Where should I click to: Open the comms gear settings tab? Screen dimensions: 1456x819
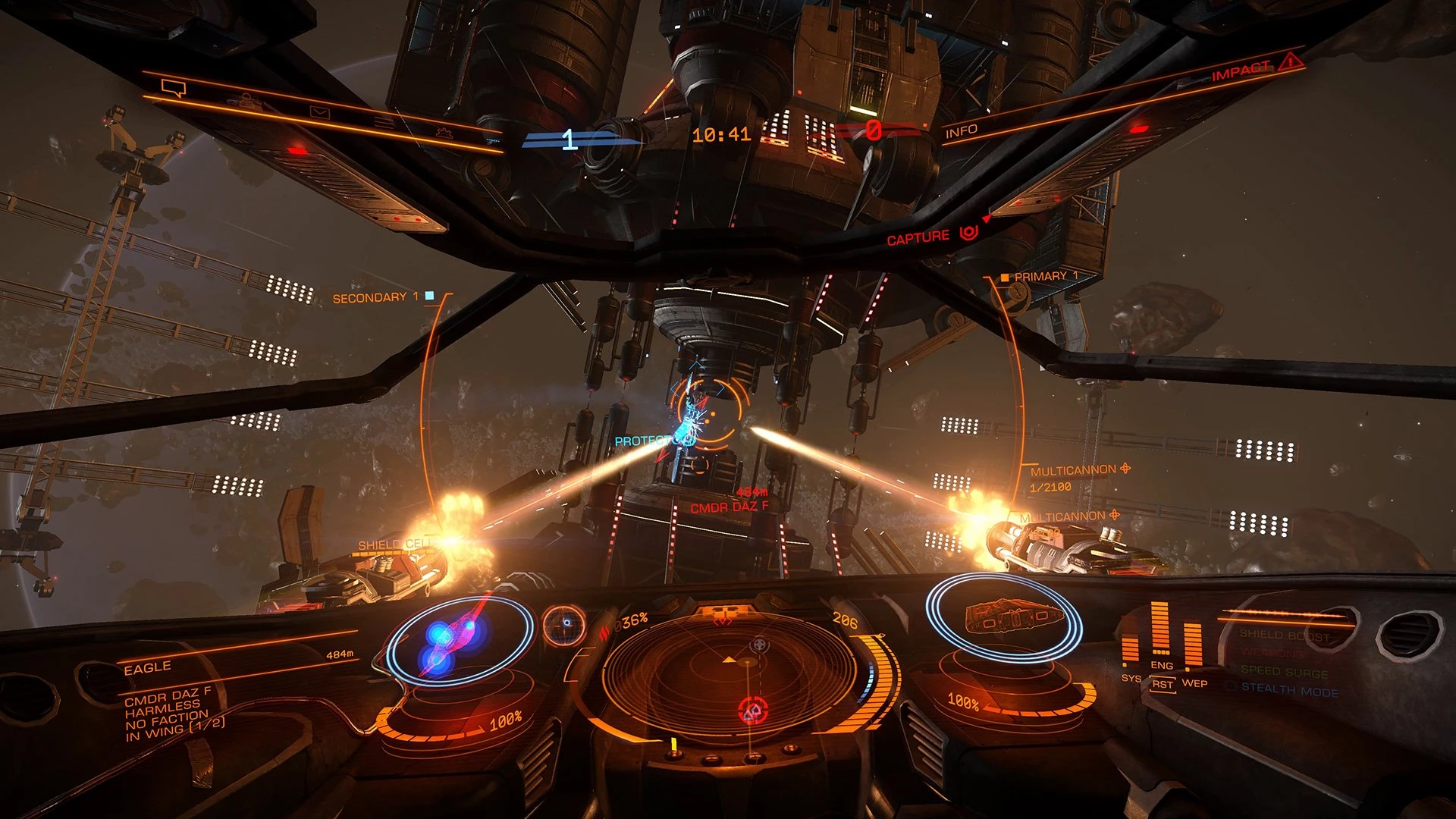click(444, 133)
